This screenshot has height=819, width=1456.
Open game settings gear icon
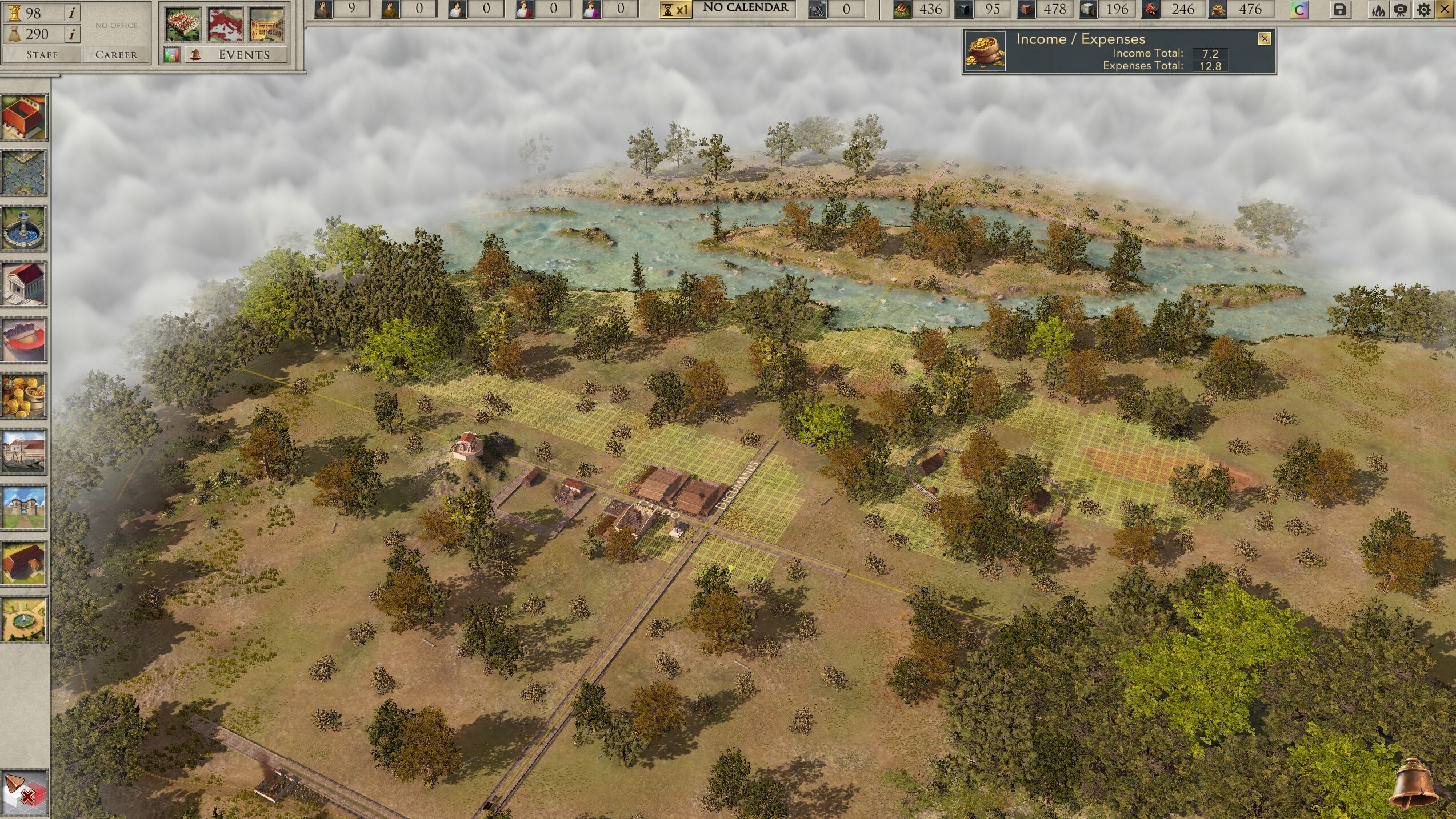(x=1424, y=10)
